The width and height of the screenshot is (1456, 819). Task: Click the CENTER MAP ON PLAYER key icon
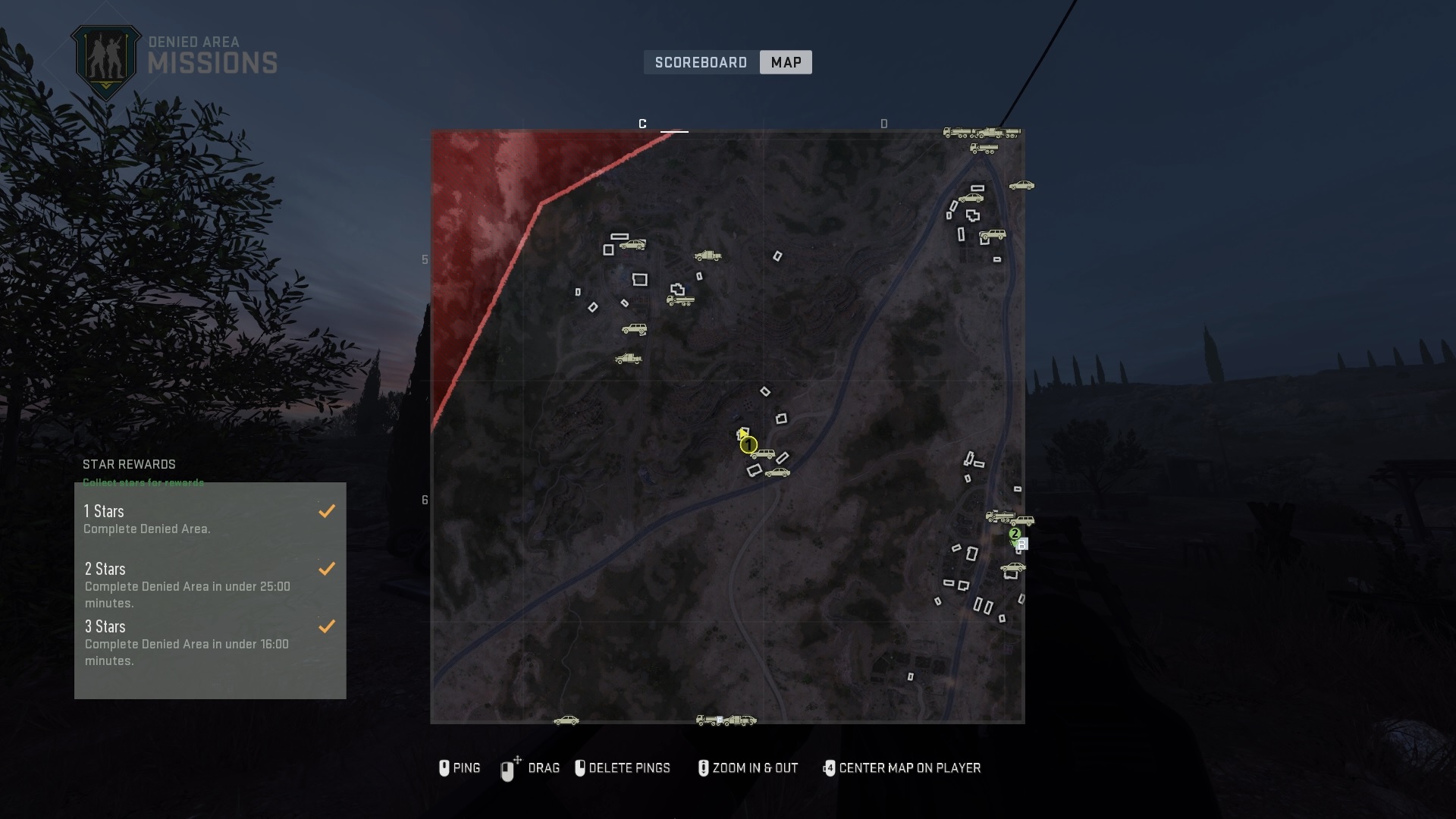(x=830, y=768)
